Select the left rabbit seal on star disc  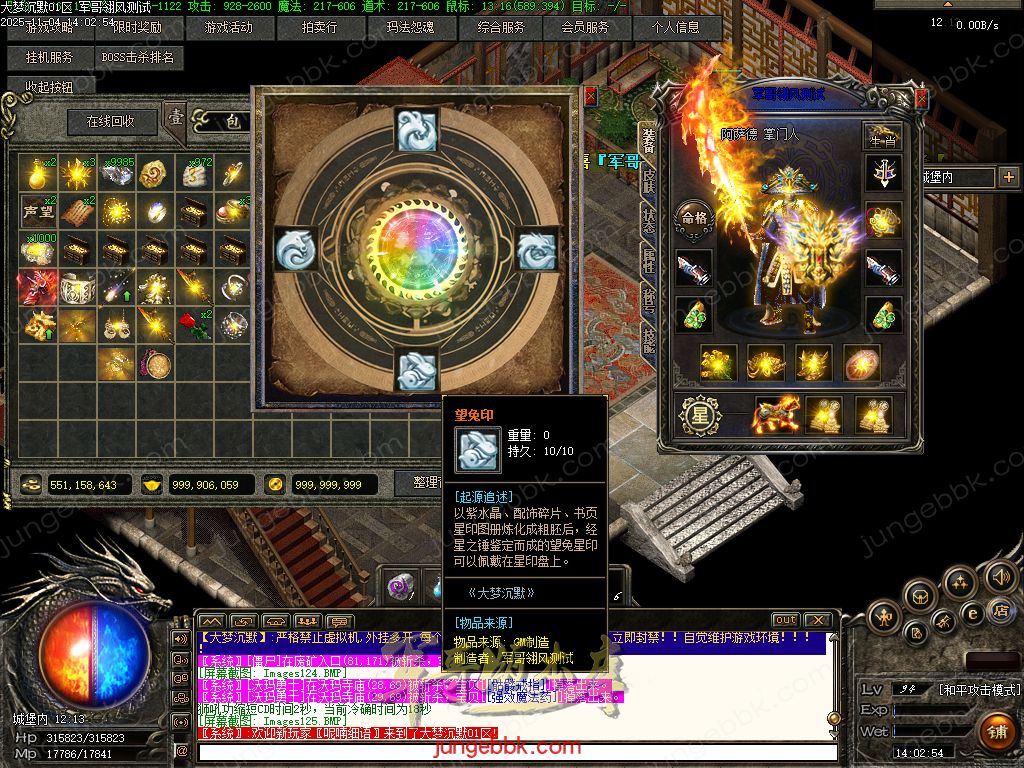[296, 247]
